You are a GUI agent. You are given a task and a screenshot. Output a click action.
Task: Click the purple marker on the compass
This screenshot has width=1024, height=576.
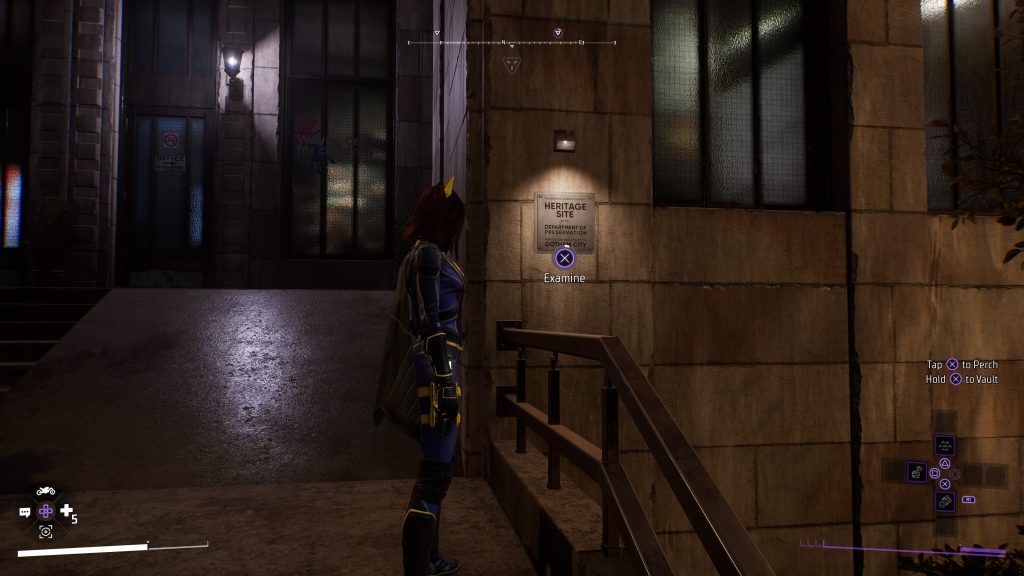click(x=558, y=33)
